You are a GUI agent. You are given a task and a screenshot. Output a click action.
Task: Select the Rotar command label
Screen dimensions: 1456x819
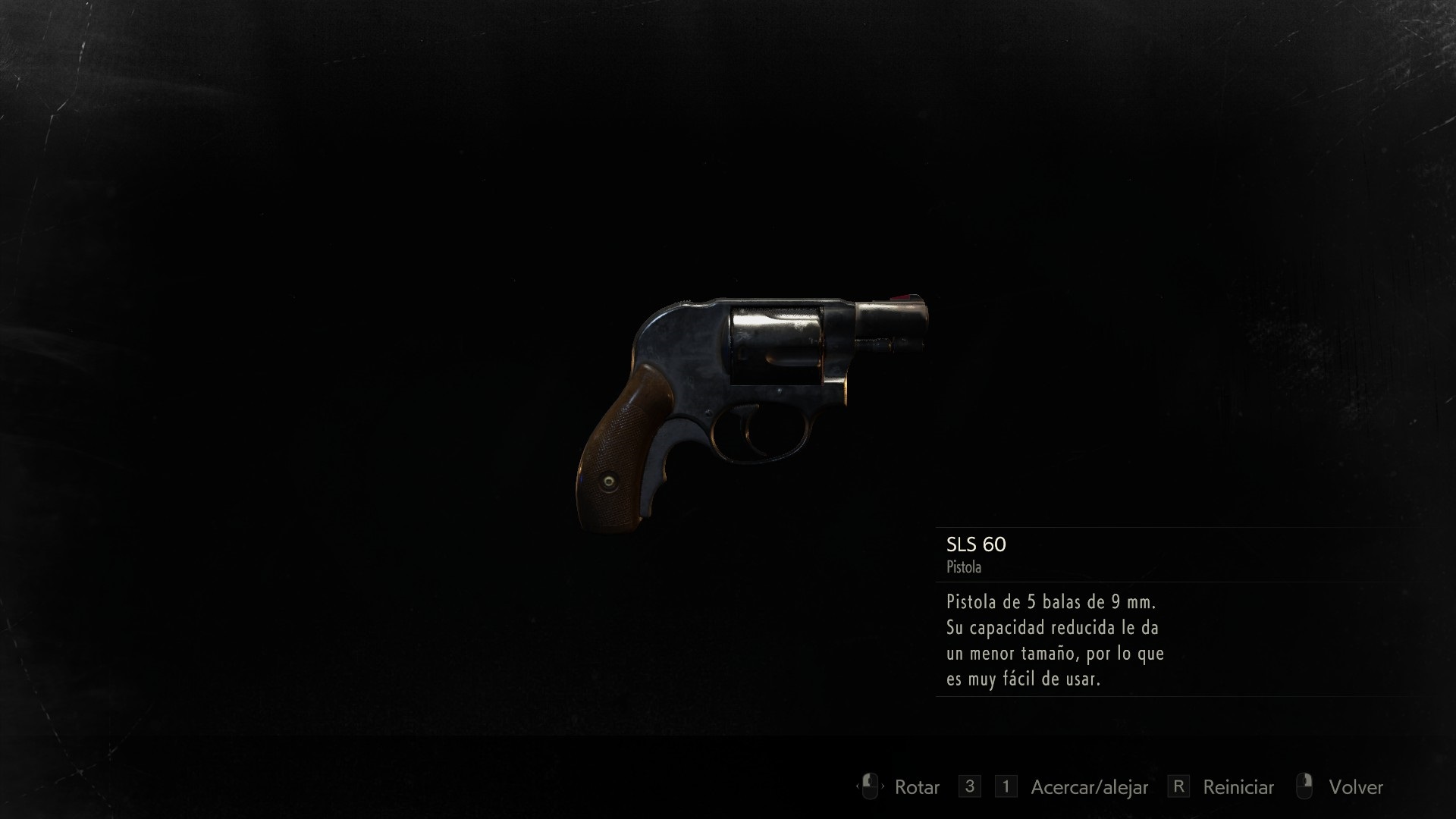click(x=918, y=787)
